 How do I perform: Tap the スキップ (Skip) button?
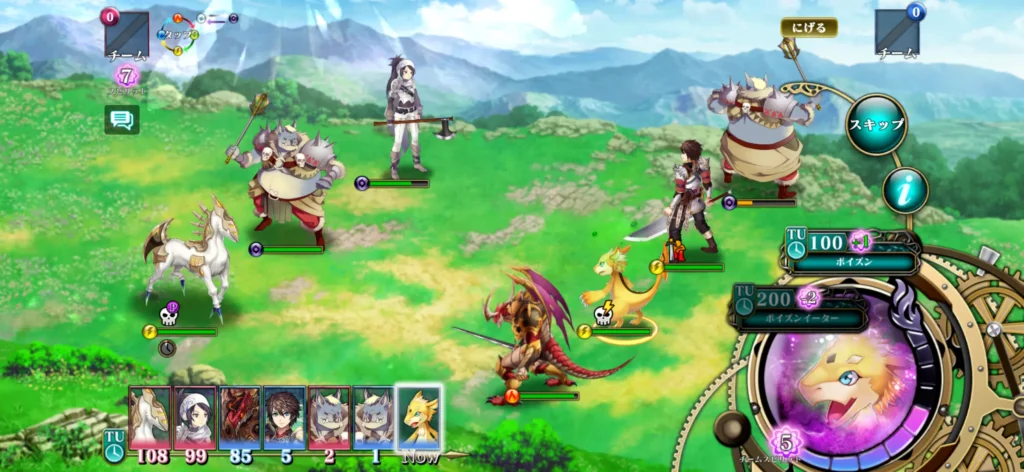(876, 125)
